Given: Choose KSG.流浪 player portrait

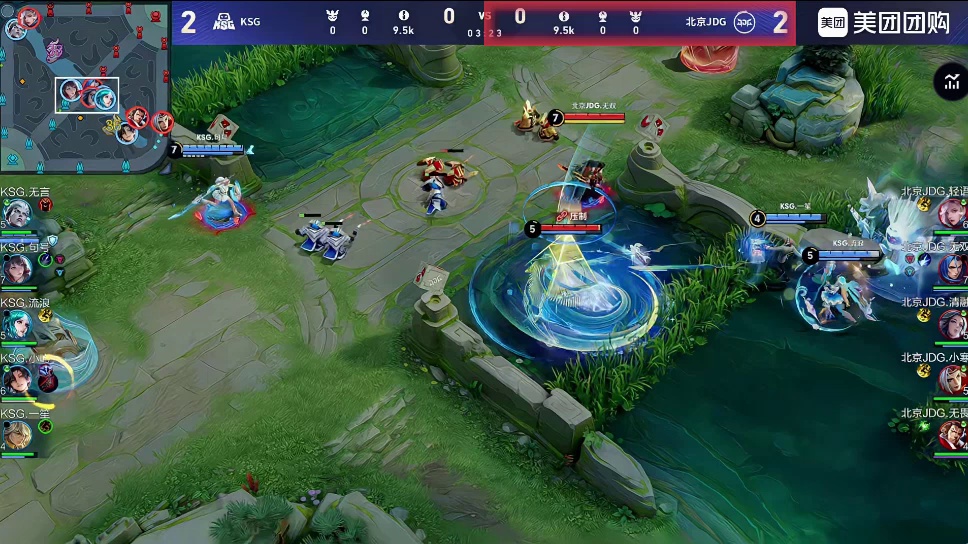Looking at the screenshot, I should tap(18, 324).
